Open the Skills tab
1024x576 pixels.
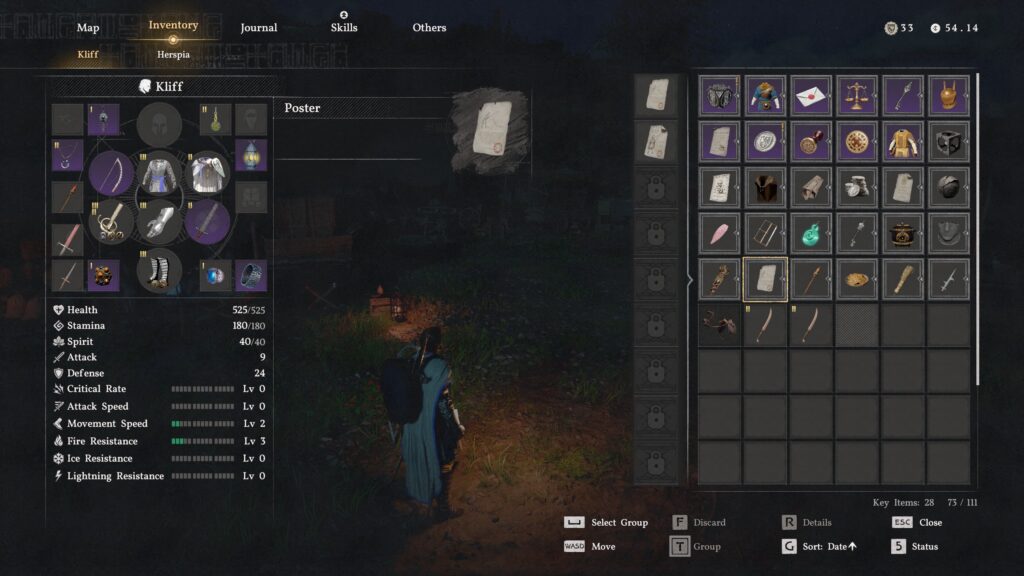344,27
